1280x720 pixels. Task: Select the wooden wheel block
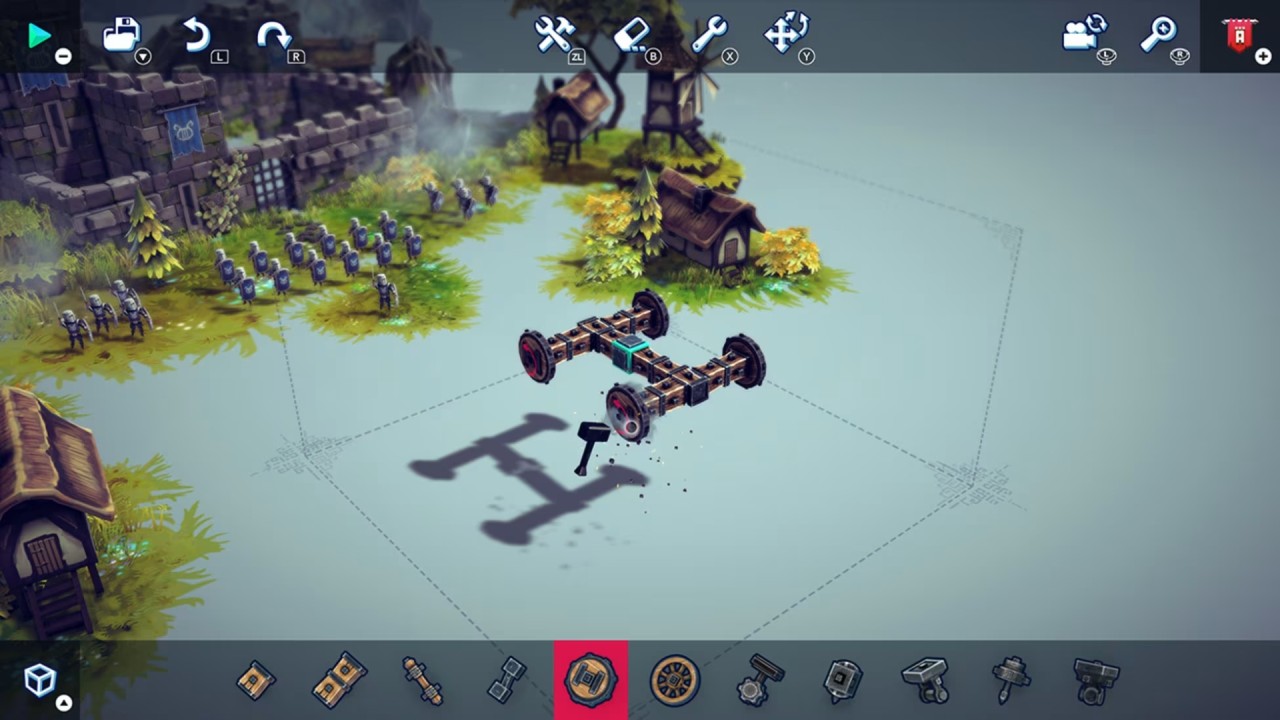(674, 680)
